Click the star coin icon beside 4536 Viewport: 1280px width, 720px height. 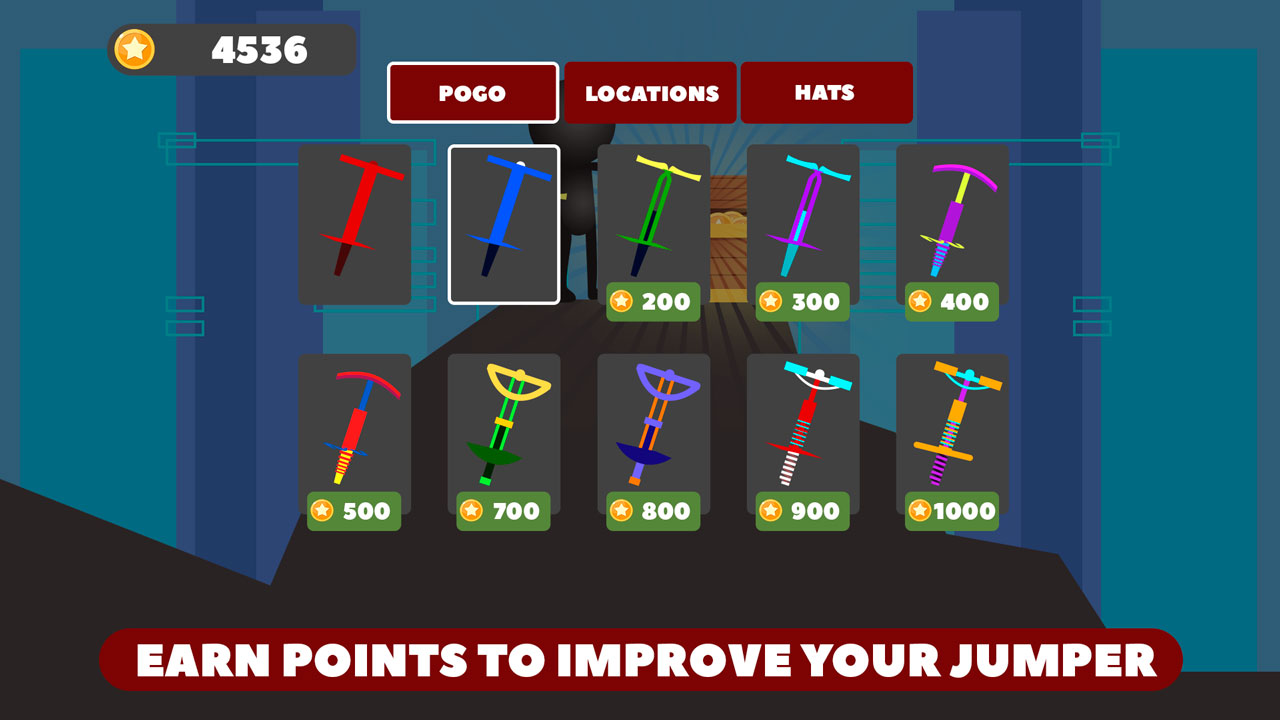coord(137,48)
